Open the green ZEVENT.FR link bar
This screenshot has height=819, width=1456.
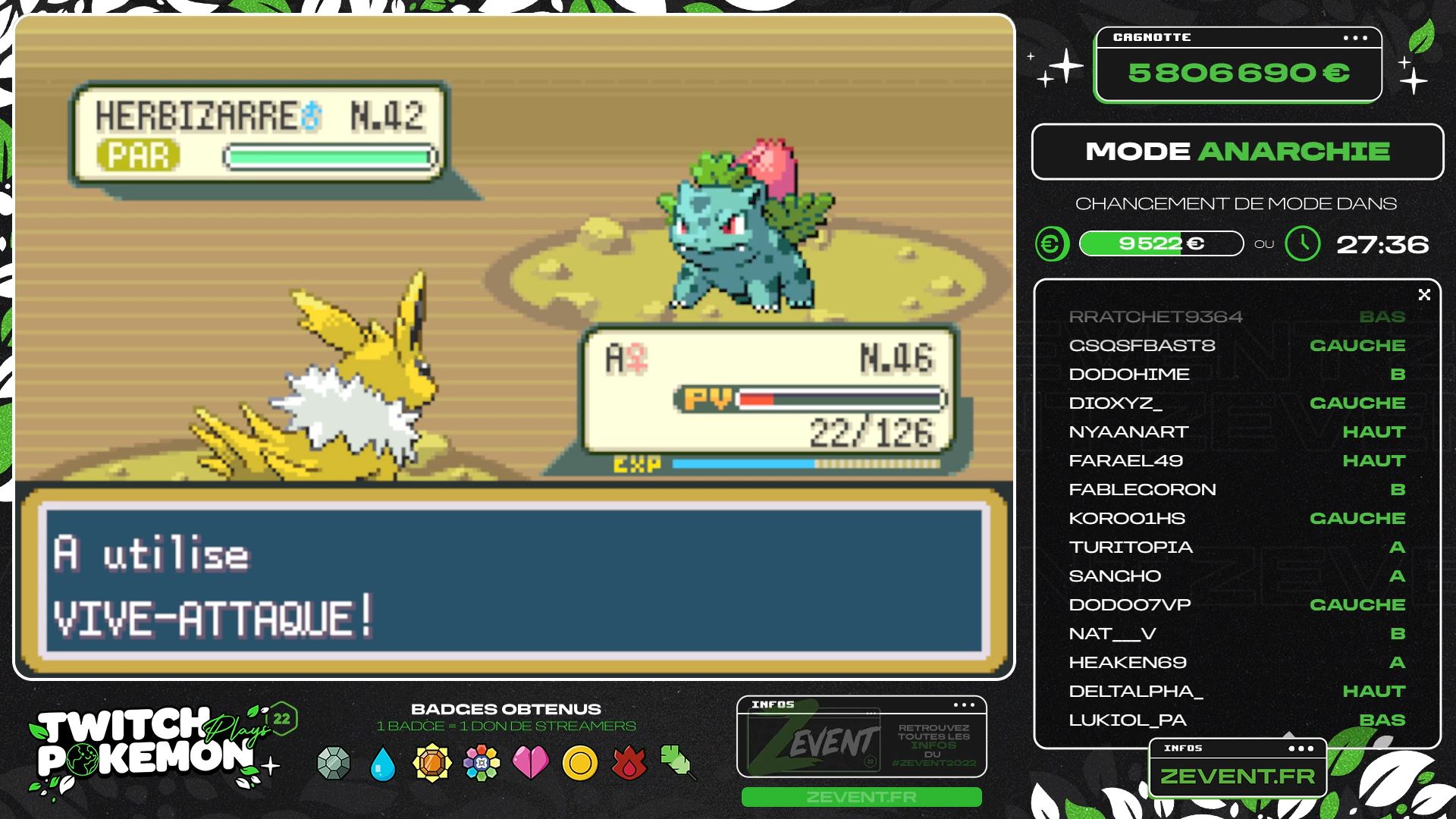[861, 797]
